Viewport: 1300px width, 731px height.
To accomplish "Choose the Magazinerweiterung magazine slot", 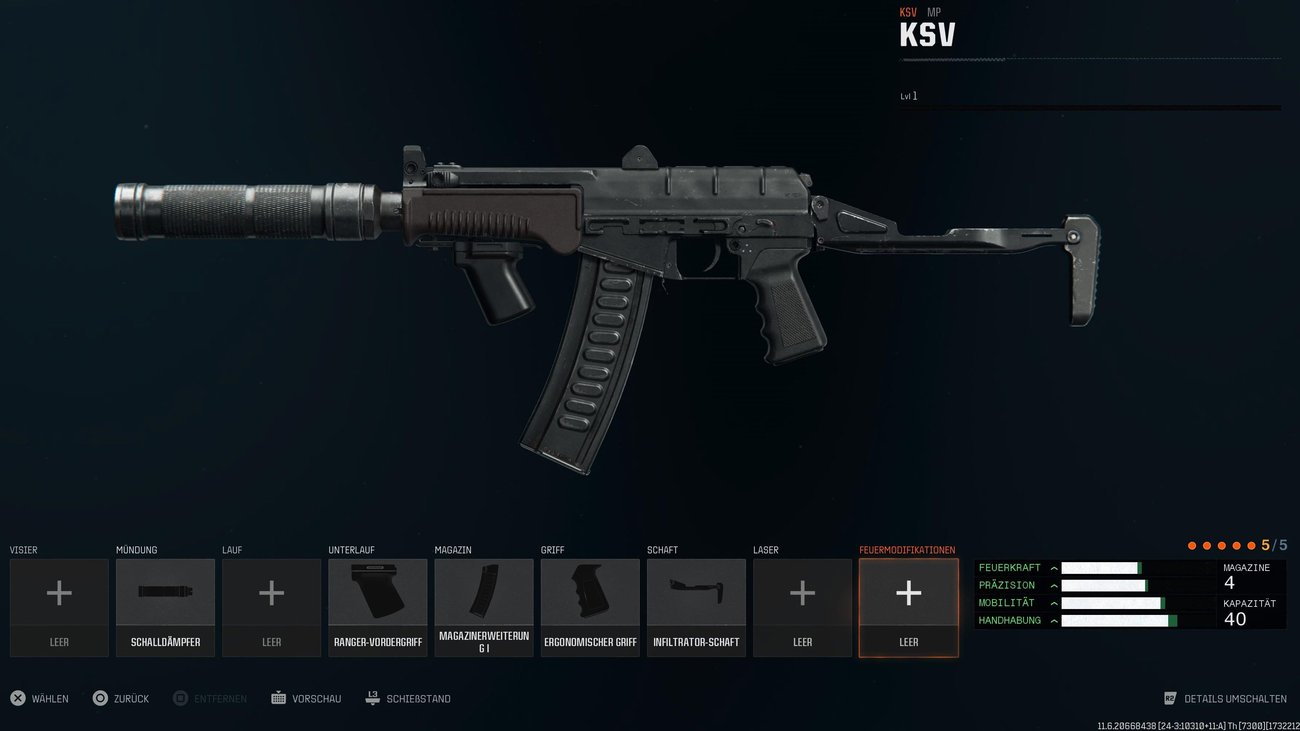I will [x=484, y=607].
